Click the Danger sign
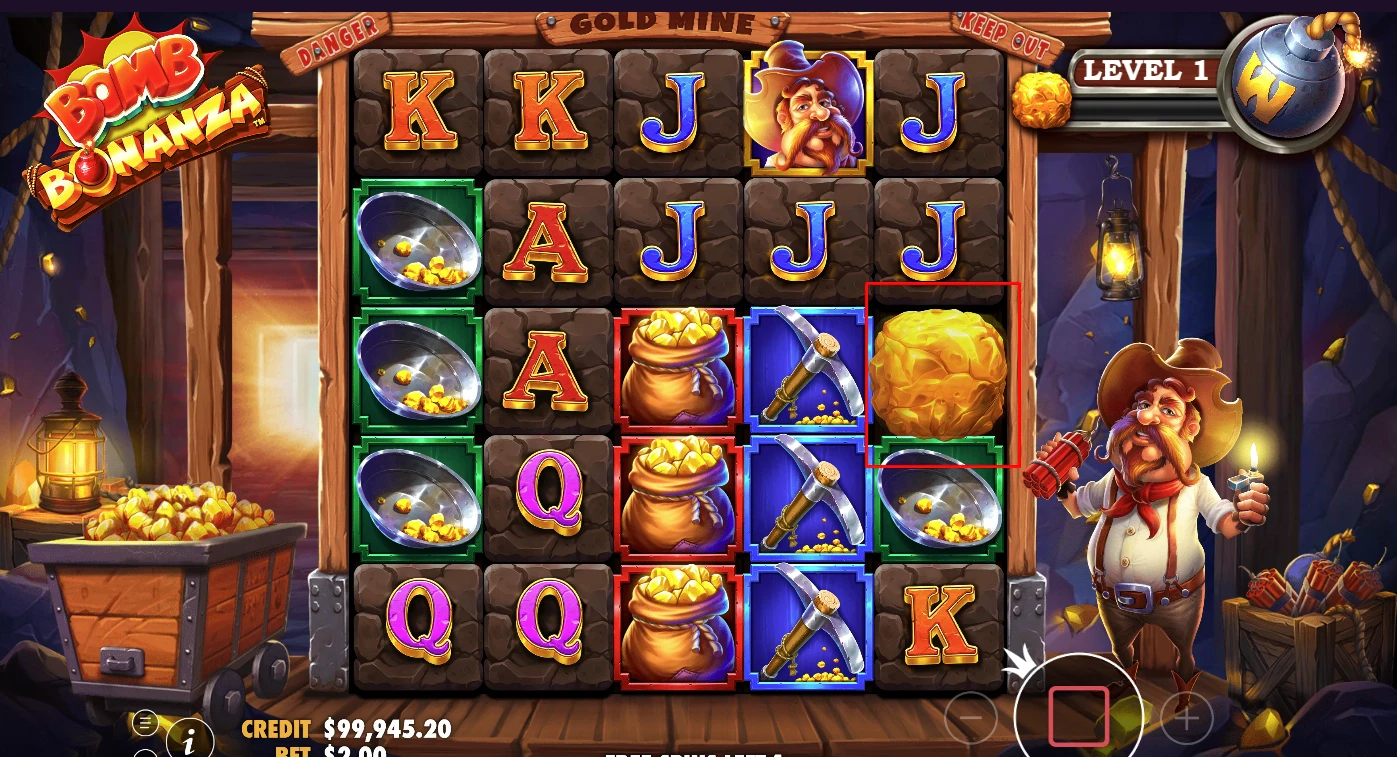The width and height of the screenshot is (1397, 757). 336,33
